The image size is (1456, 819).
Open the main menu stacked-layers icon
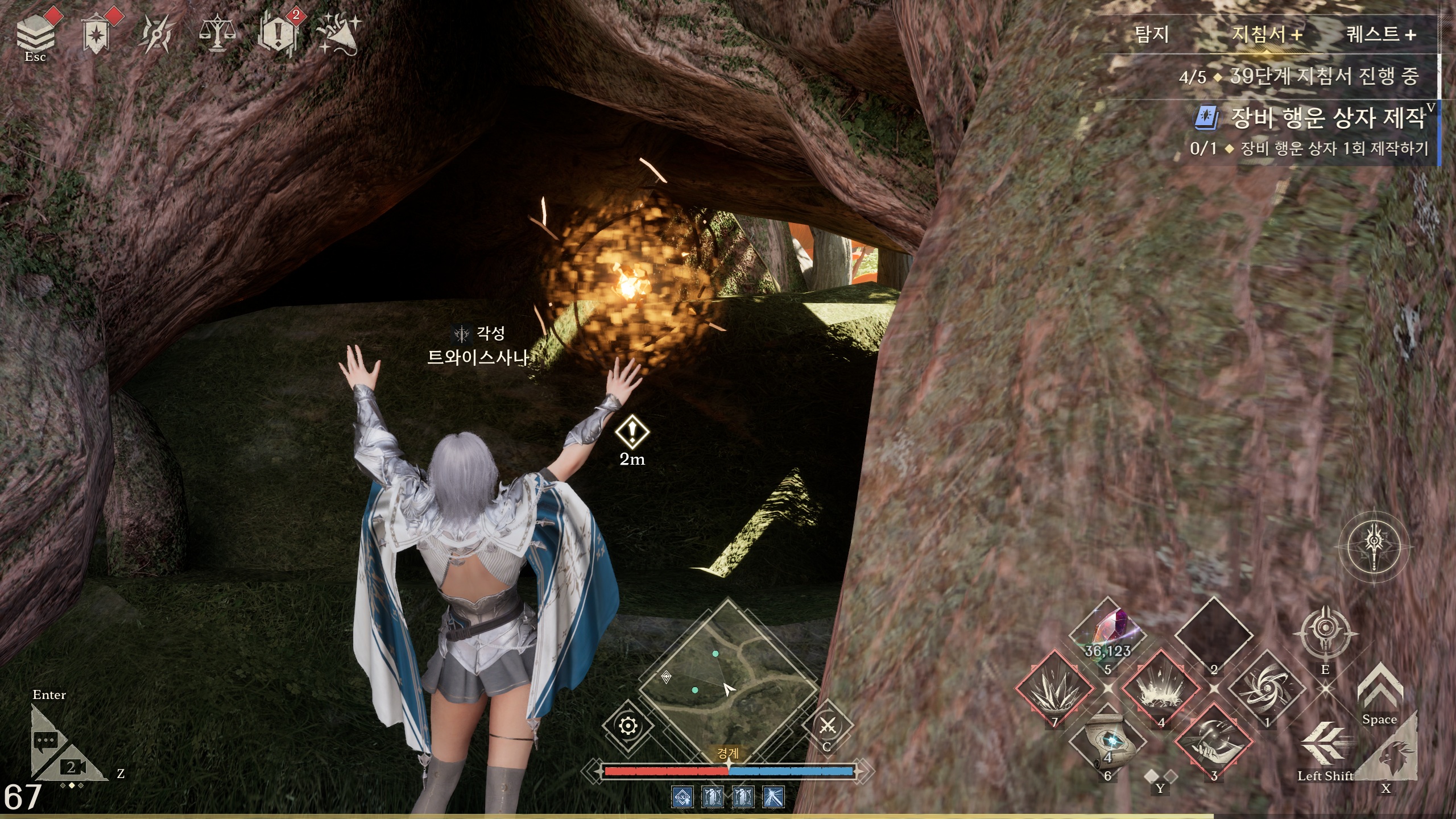(x=35, y=33)
